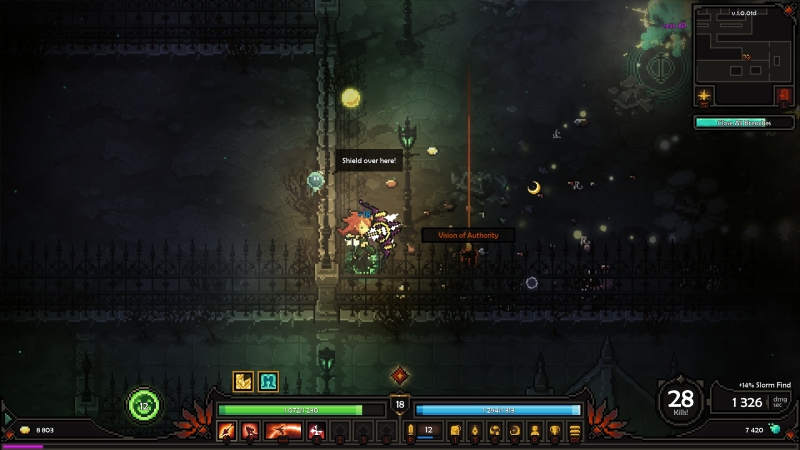Image resolution: width=800 pixels, height=450 pixels.
Task: Click the red figure icon beside the minimap
Action: click(783, 95)
